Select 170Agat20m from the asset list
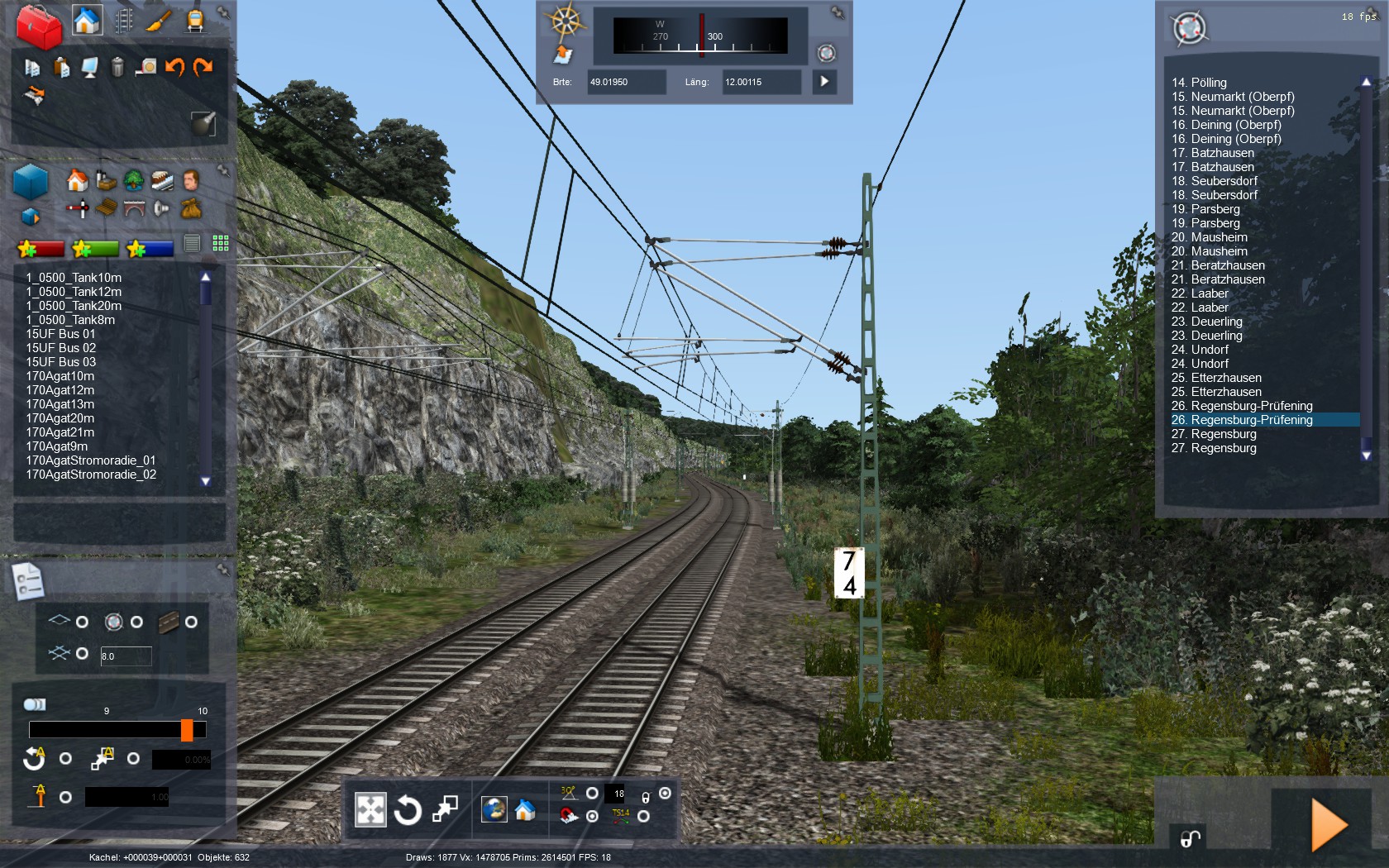 point(60,418)
